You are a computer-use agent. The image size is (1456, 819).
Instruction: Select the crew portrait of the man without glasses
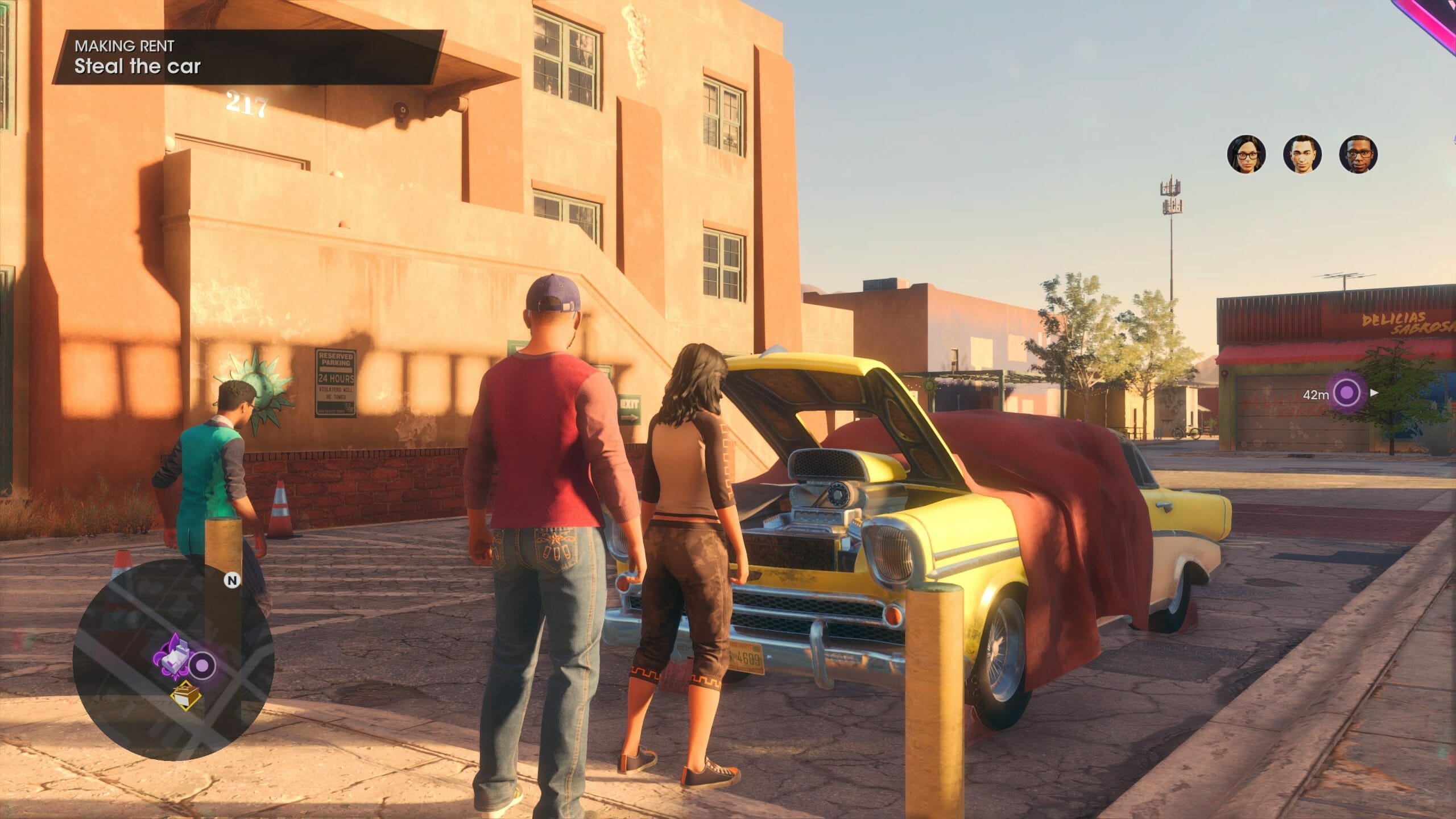click(x=1302, y=154)
